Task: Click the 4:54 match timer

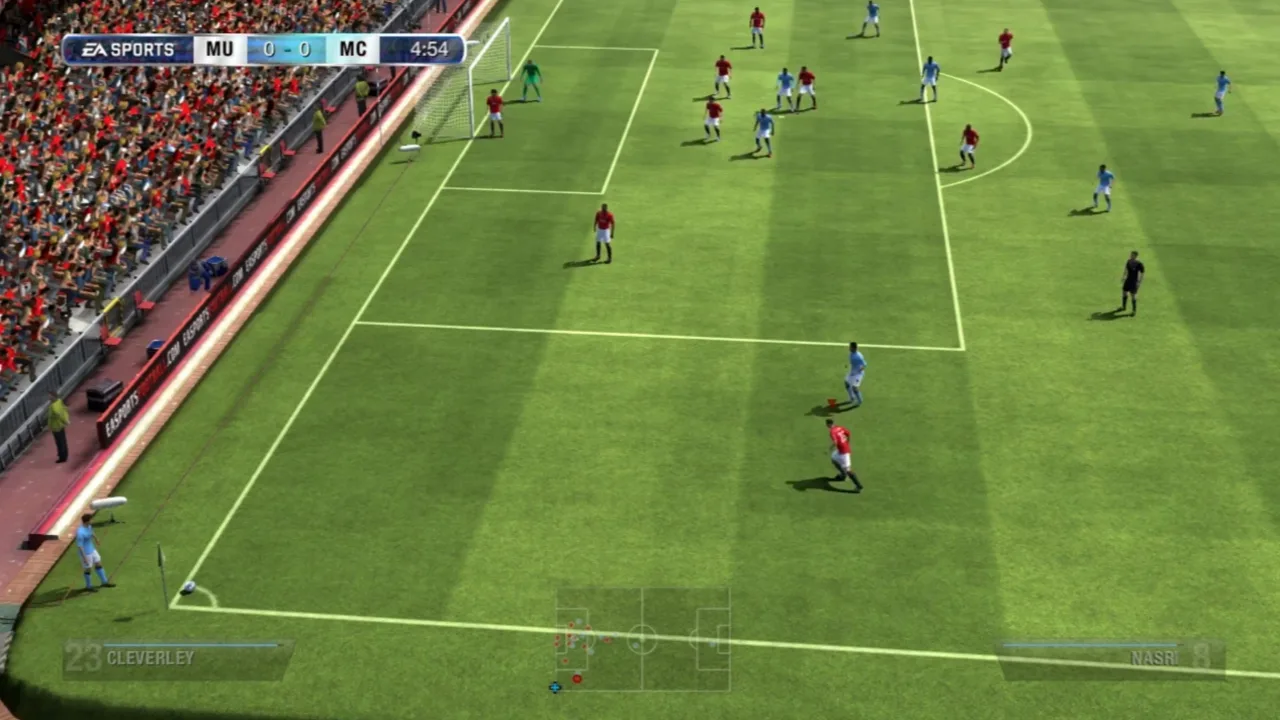Action: [x=428, y=49]
